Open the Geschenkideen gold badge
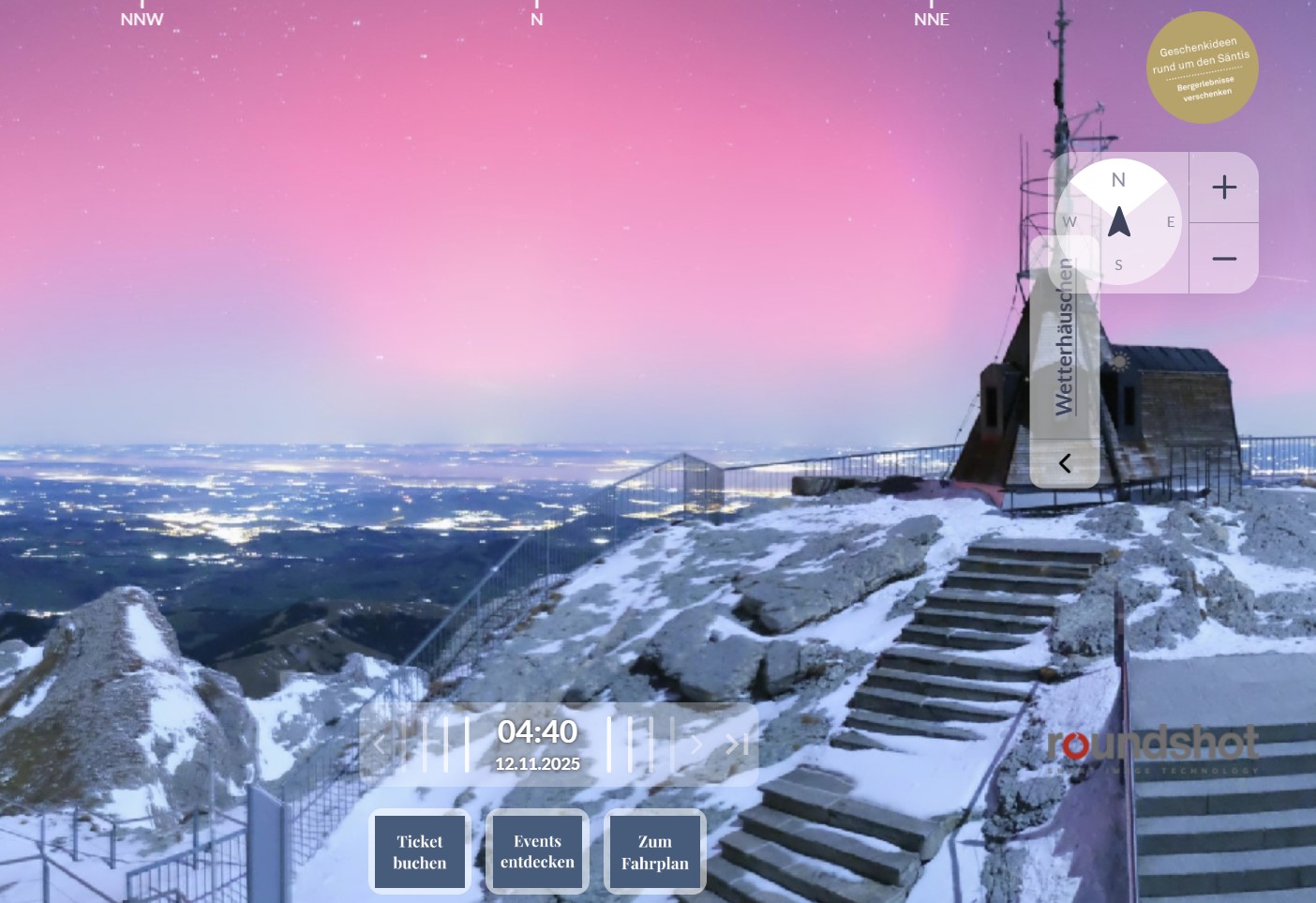This screenshot has width=1316, height=903. click(x=1203, y=68)
